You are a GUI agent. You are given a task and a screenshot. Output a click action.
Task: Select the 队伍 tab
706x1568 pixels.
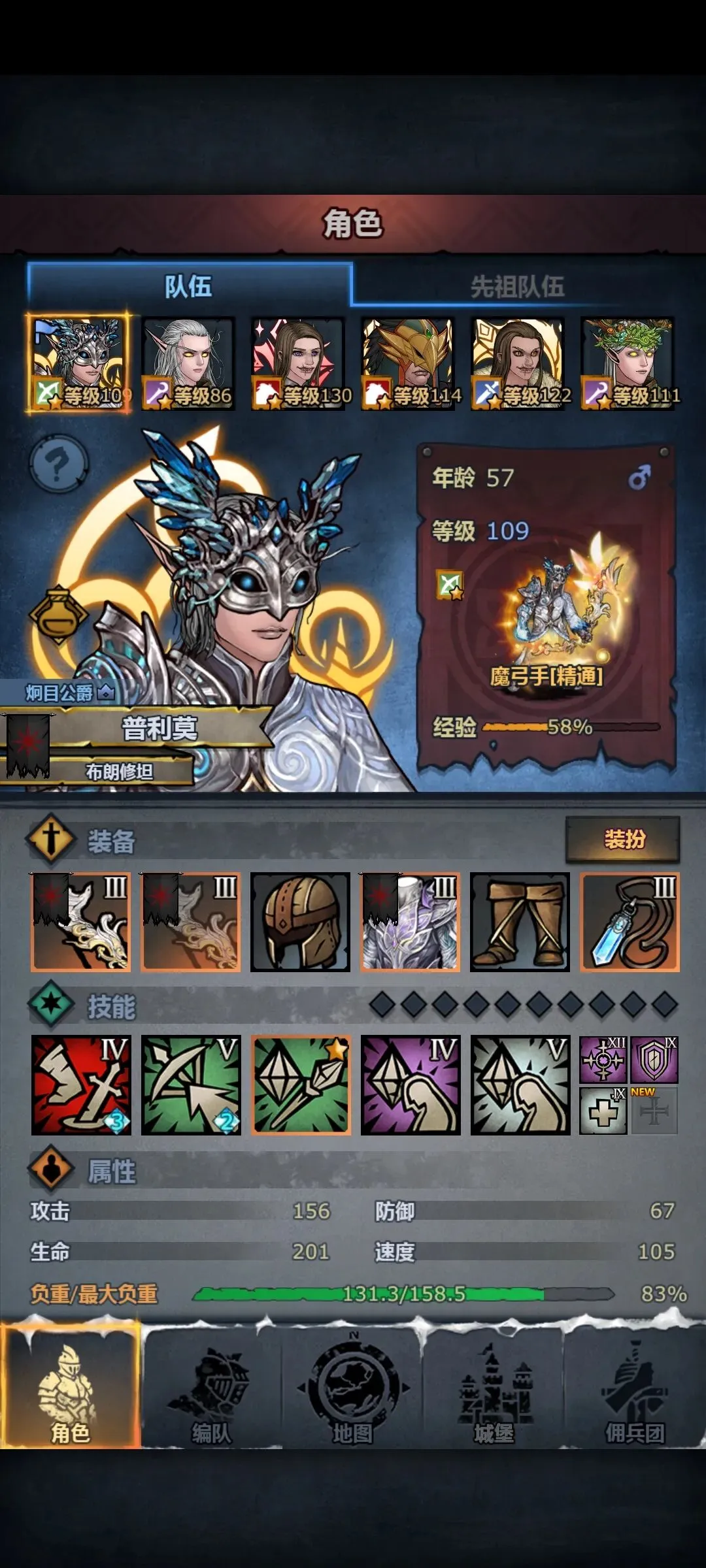pos(188,286)
